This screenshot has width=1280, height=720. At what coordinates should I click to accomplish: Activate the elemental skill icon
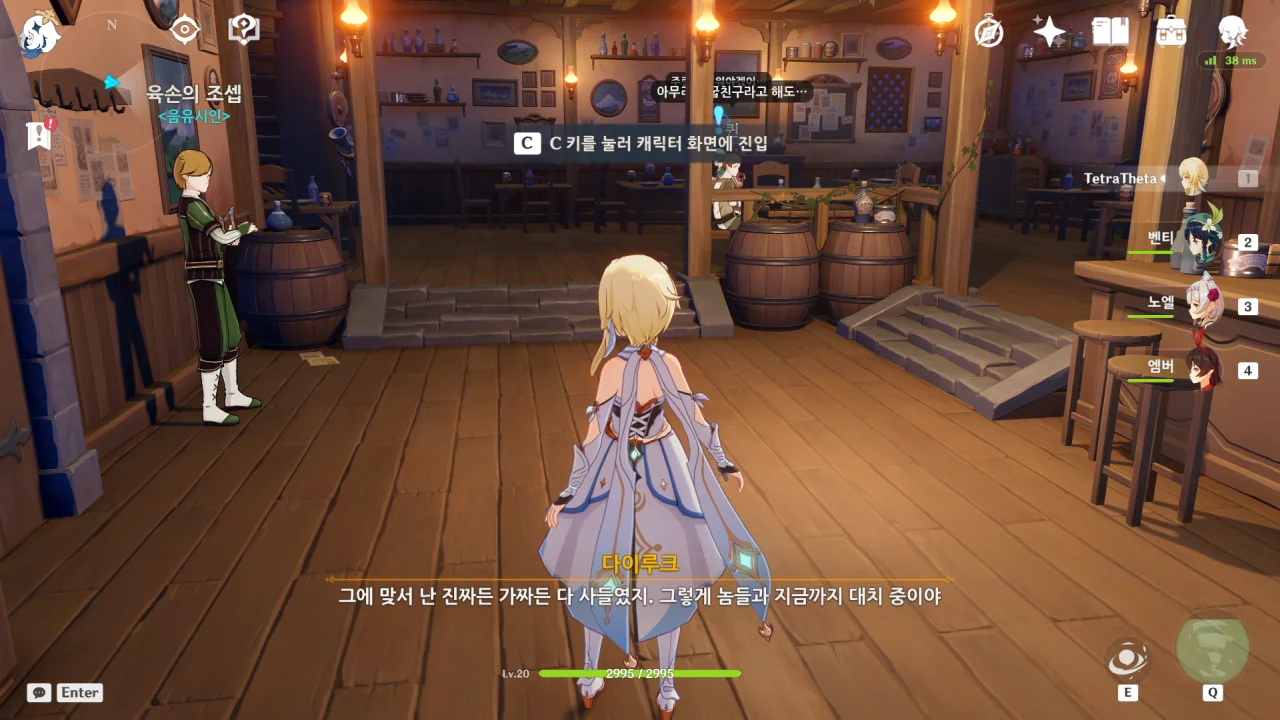click(1127, 659)
